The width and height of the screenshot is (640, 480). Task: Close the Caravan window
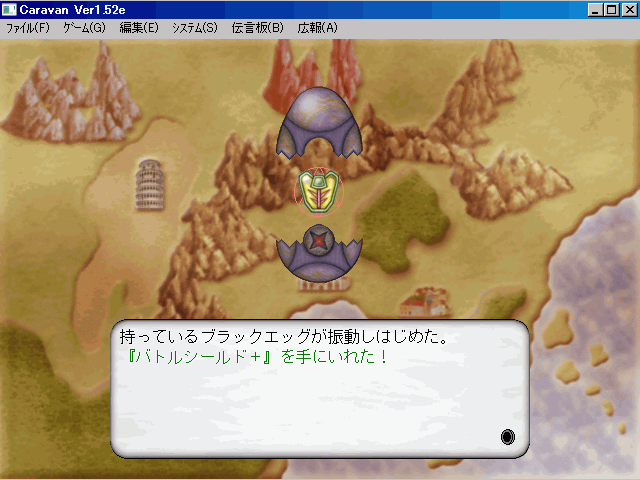pos(628,10)
